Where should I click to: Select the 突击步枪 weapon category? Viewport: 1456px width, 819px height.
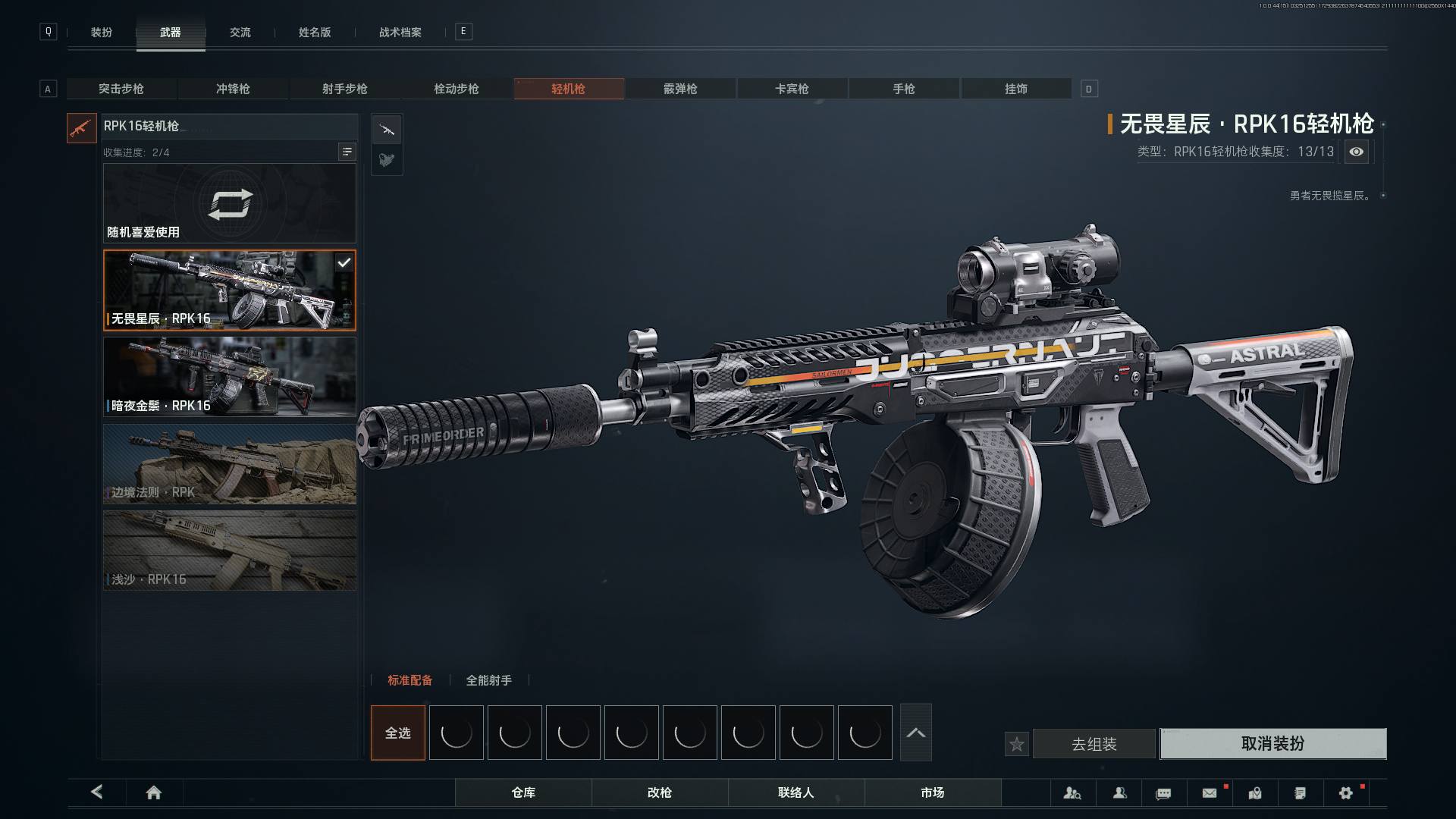click(x=121, y=89)
